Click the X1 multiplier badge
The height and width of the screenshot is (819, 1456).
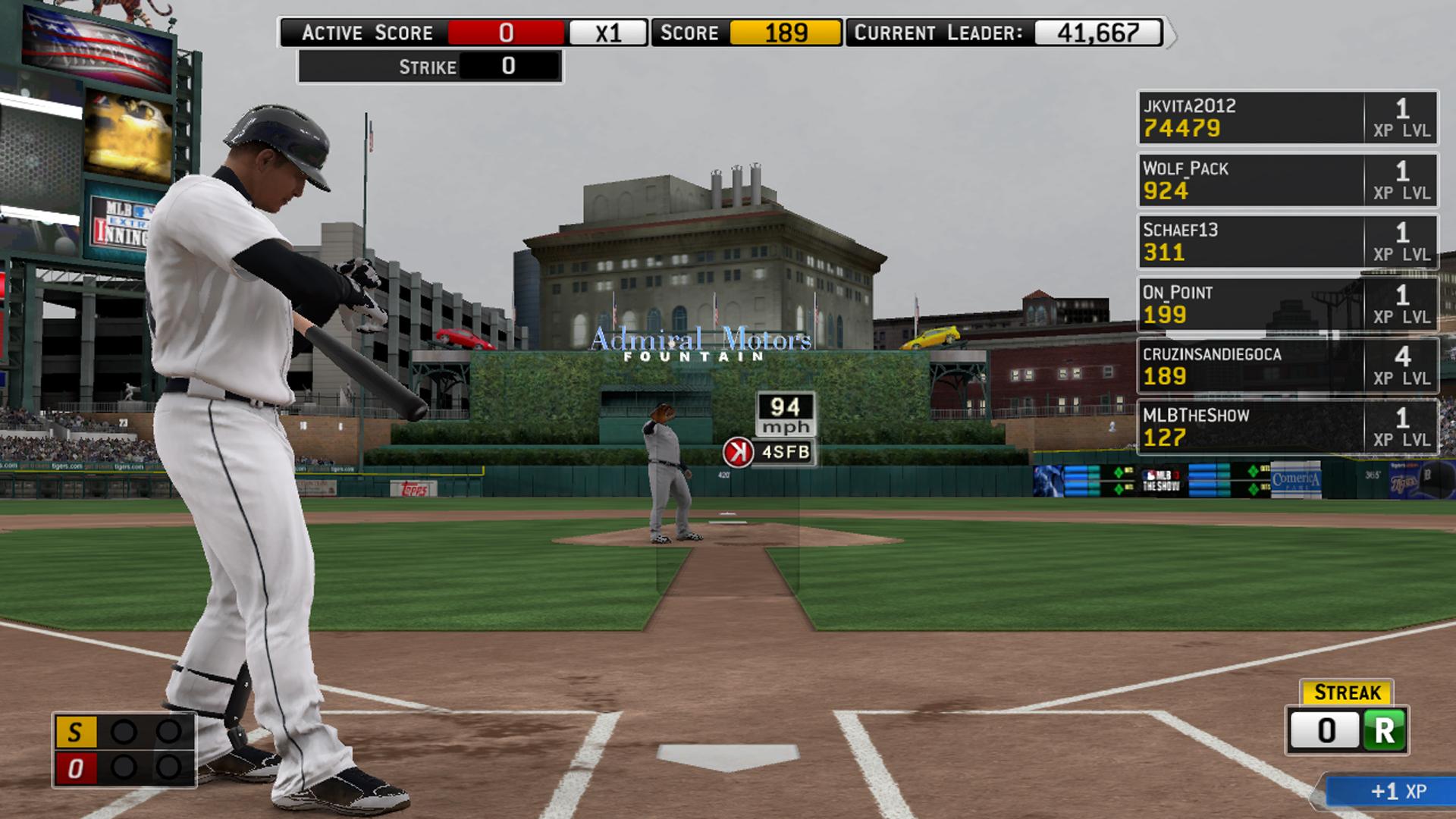pyautogui.click(x=607, y=33)
